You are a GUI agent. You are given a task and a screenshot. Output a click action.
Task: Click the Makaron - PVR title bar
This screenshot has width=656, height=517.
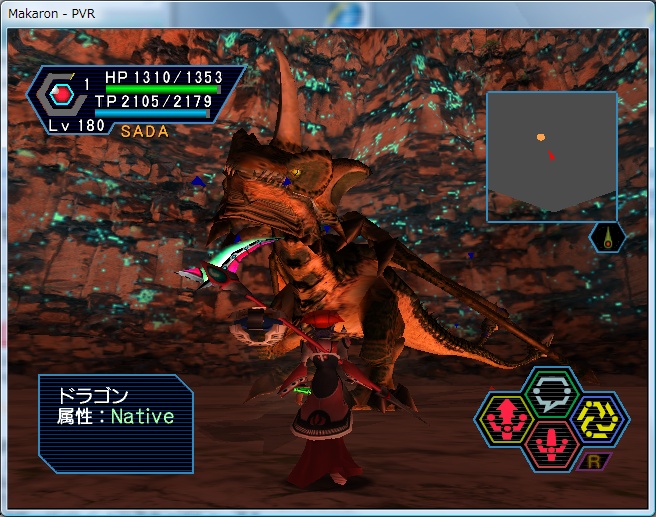pos(300,10)
